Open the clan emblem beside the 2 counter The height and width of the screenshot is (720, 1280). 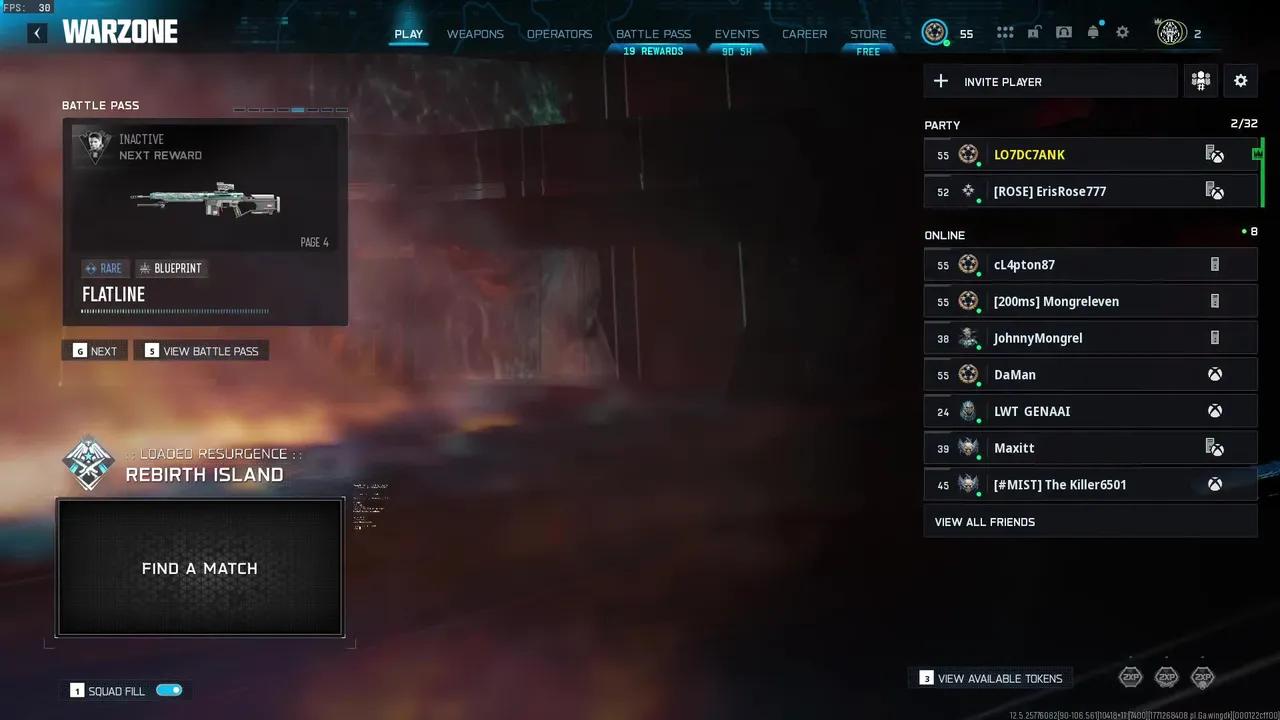[x=1168, y=31]
